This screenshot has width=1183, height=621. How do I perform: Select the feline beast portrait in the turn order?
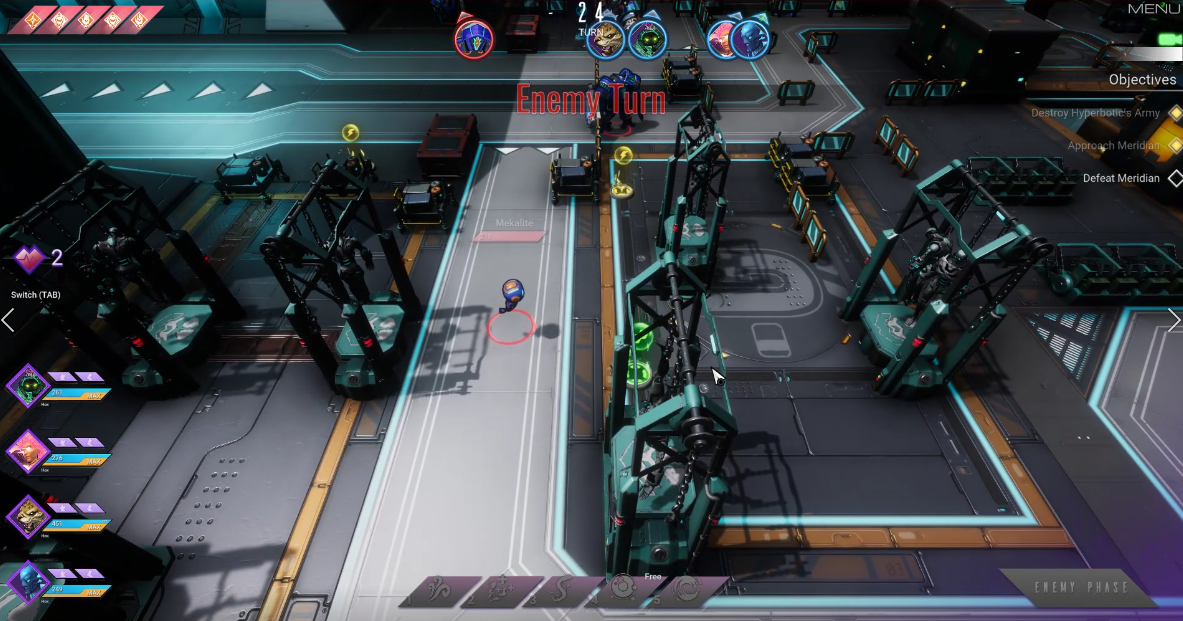604,40
